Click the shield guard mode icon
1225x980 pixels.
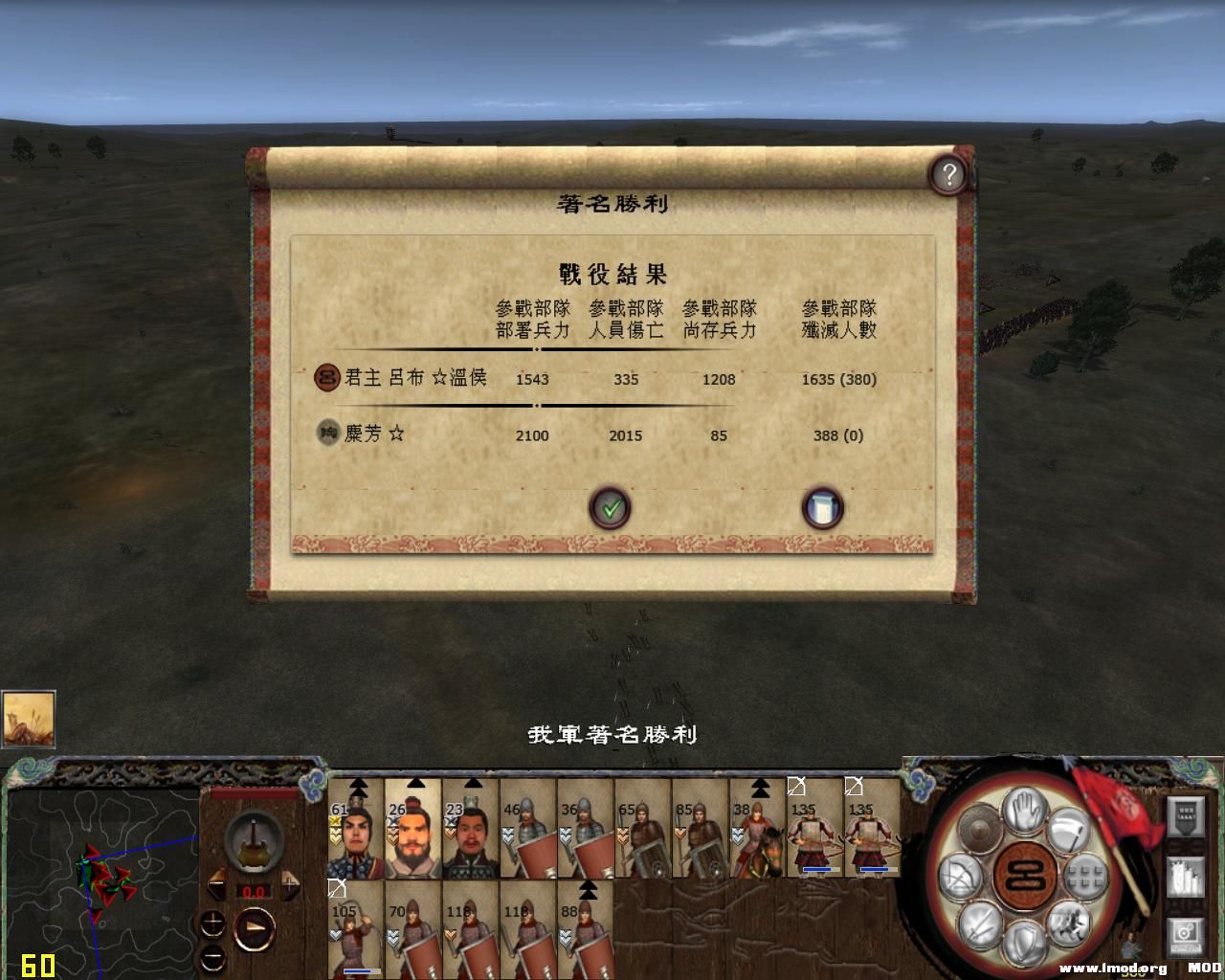tap(1024, 942)
